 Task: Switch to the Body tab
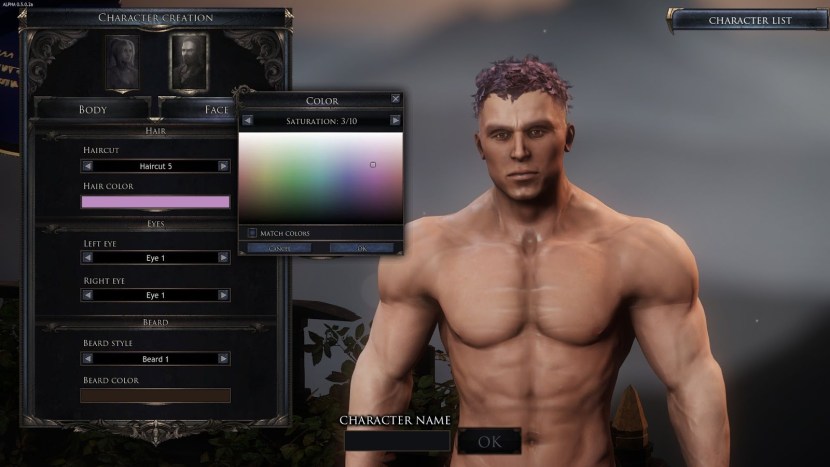pyautogui.click(x=93, y=109)
